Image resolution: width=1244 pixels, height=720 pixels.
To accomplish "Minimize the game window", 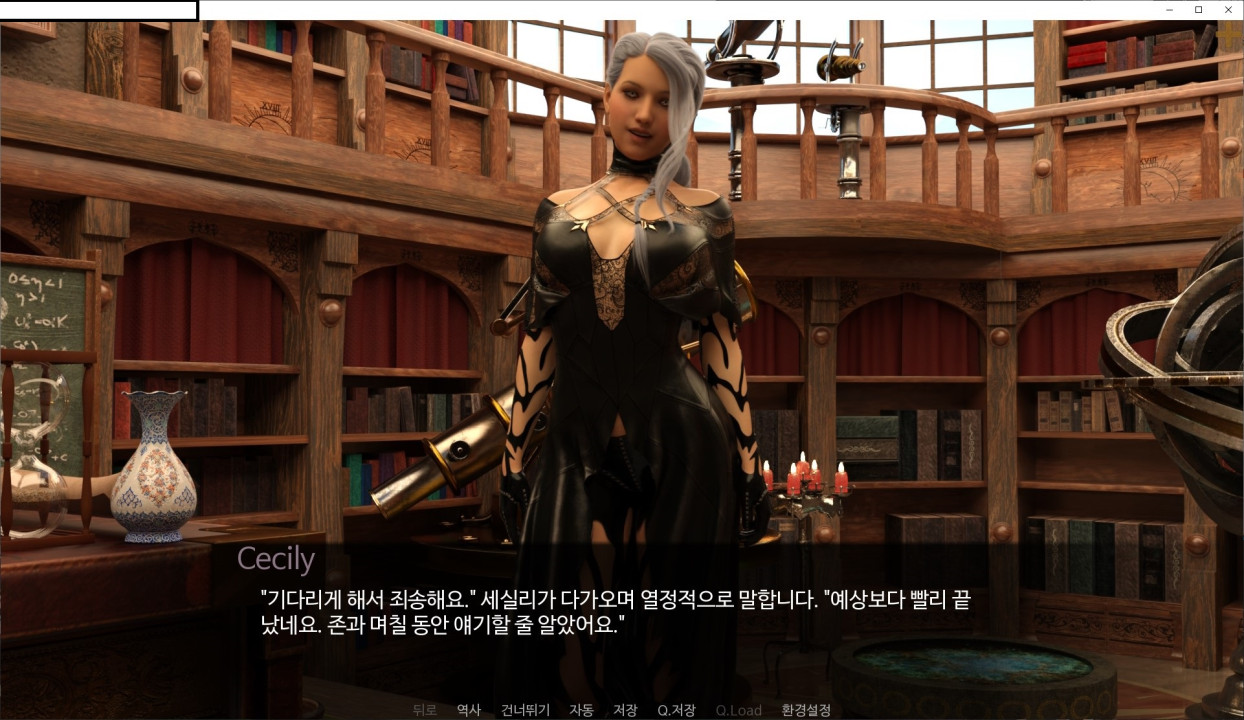I will click(x=1169, y=9).
